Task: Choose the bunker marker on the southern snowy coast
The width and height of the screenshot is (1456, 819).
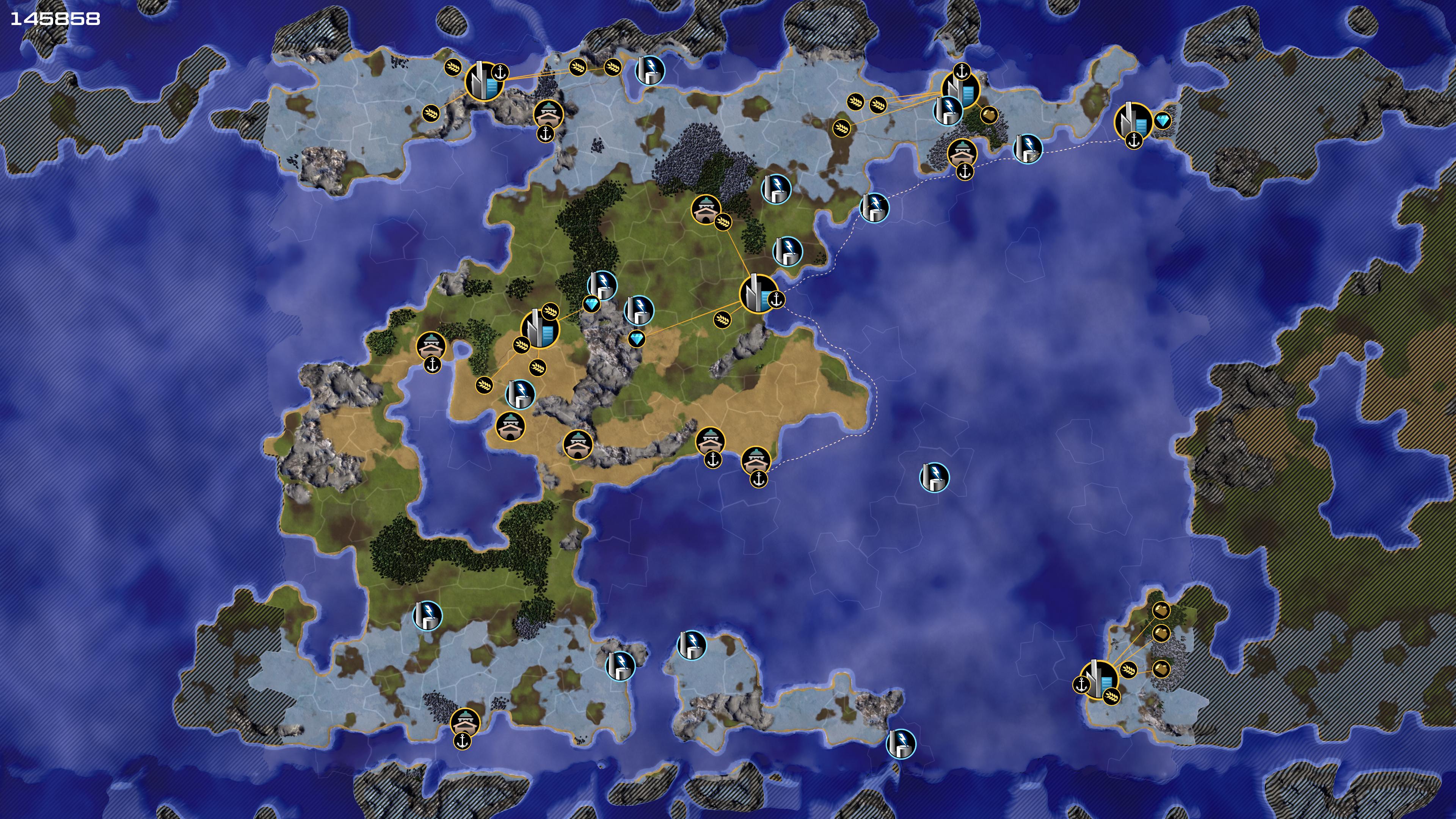Action: (465, 722)
